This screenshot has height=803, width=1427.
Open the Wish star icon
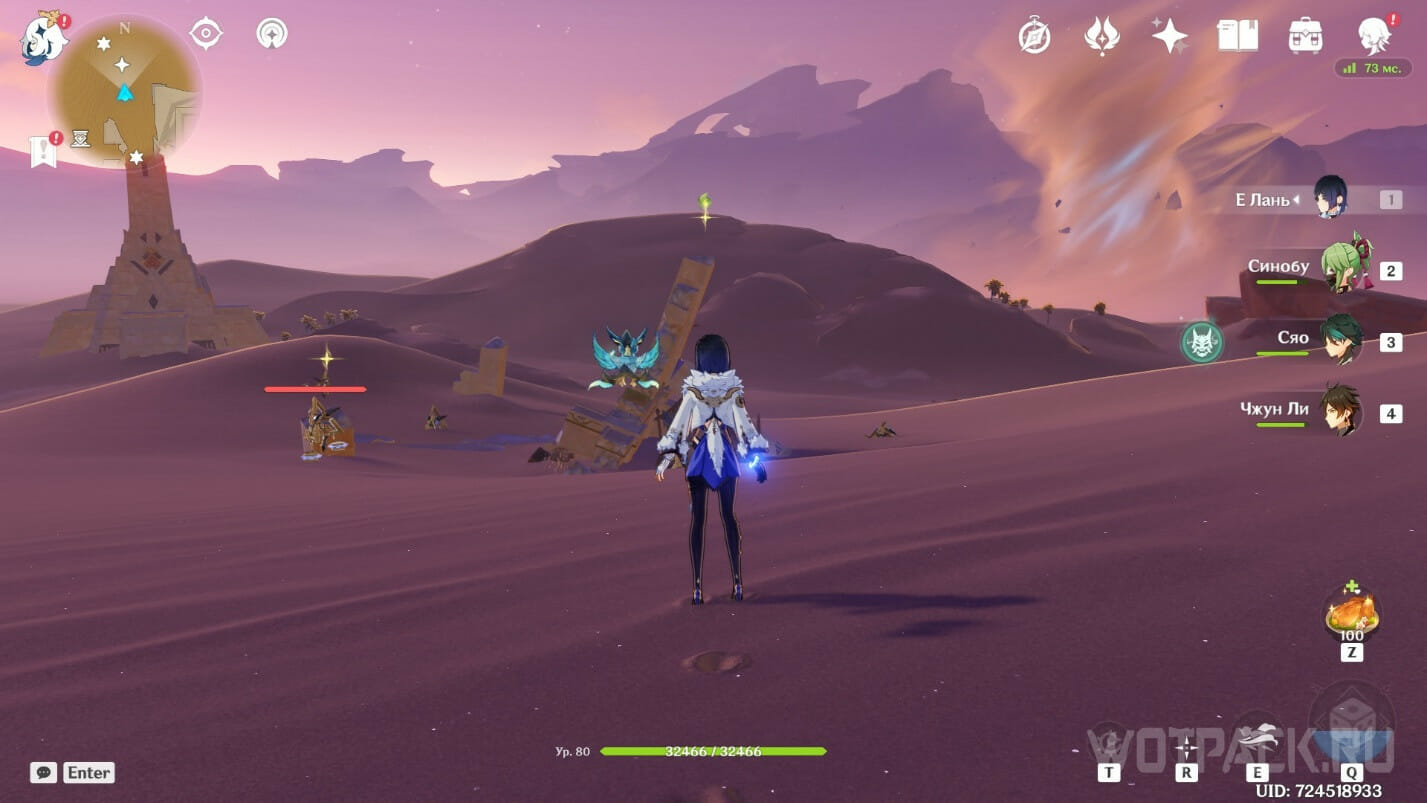point(1169,36)
